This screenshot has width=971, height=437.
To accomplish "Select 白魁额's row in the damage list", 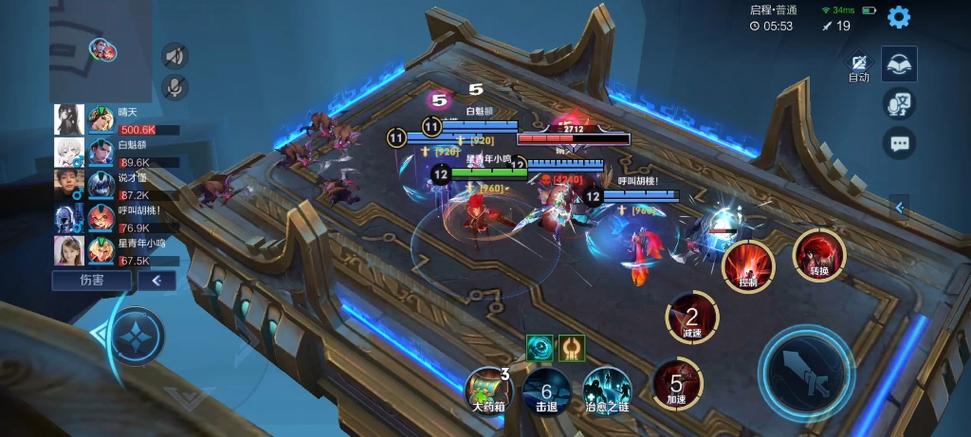I will [x=116, y=153].
